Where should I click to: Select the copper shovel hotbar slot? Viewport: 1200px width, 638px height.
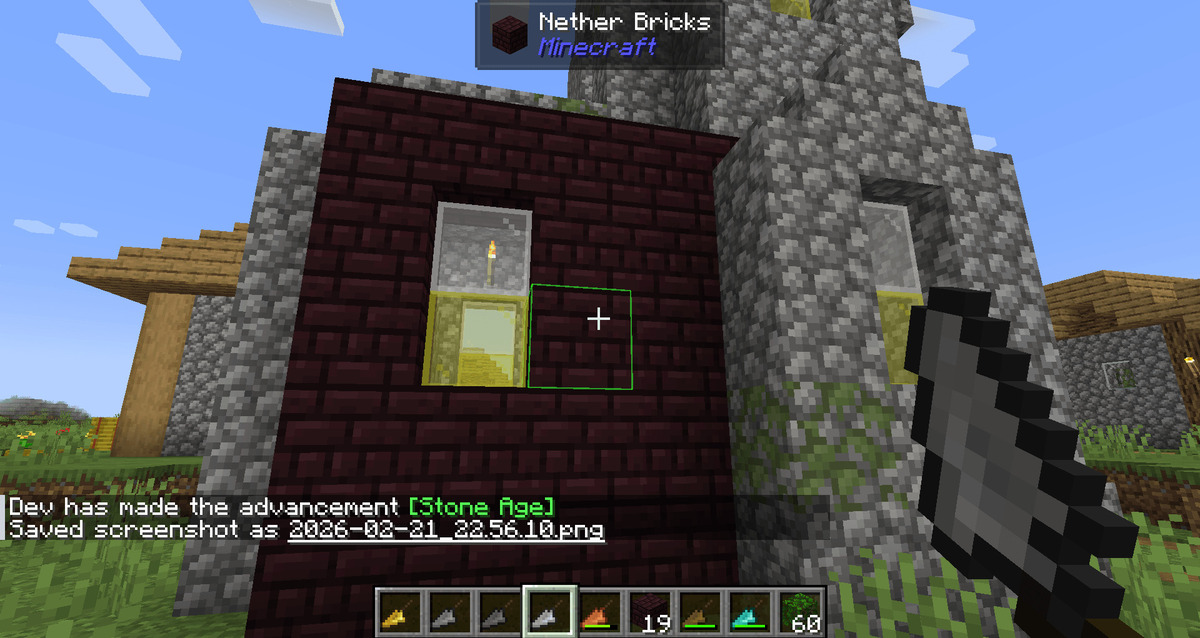click(600, 612)
